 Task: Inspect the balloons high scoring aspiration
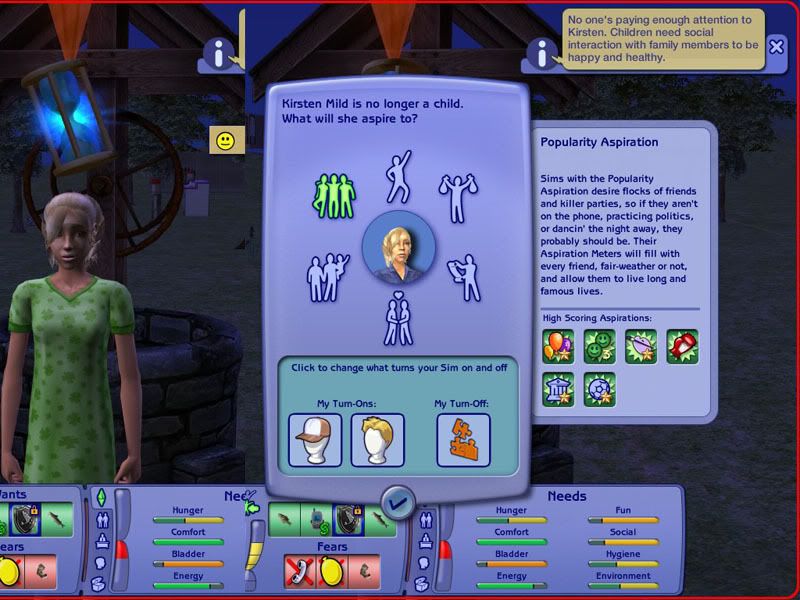556,347
